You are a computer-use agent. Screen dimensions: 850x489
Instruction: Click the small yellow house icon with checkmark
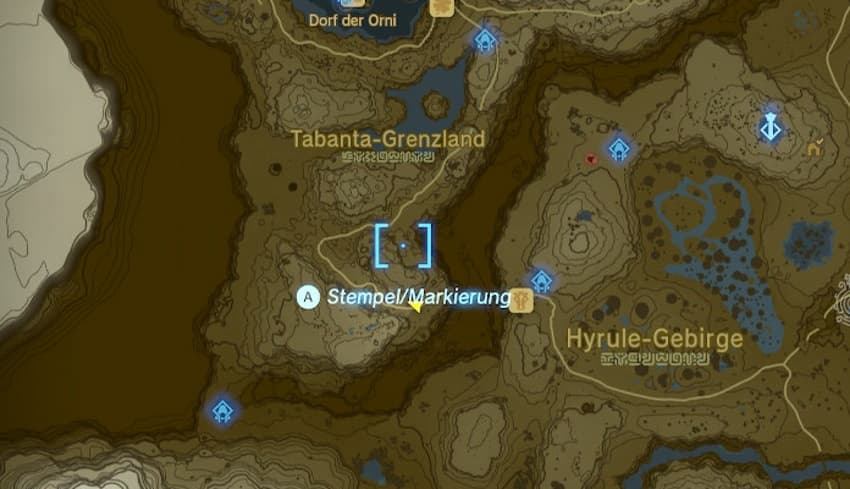[815, 149]
